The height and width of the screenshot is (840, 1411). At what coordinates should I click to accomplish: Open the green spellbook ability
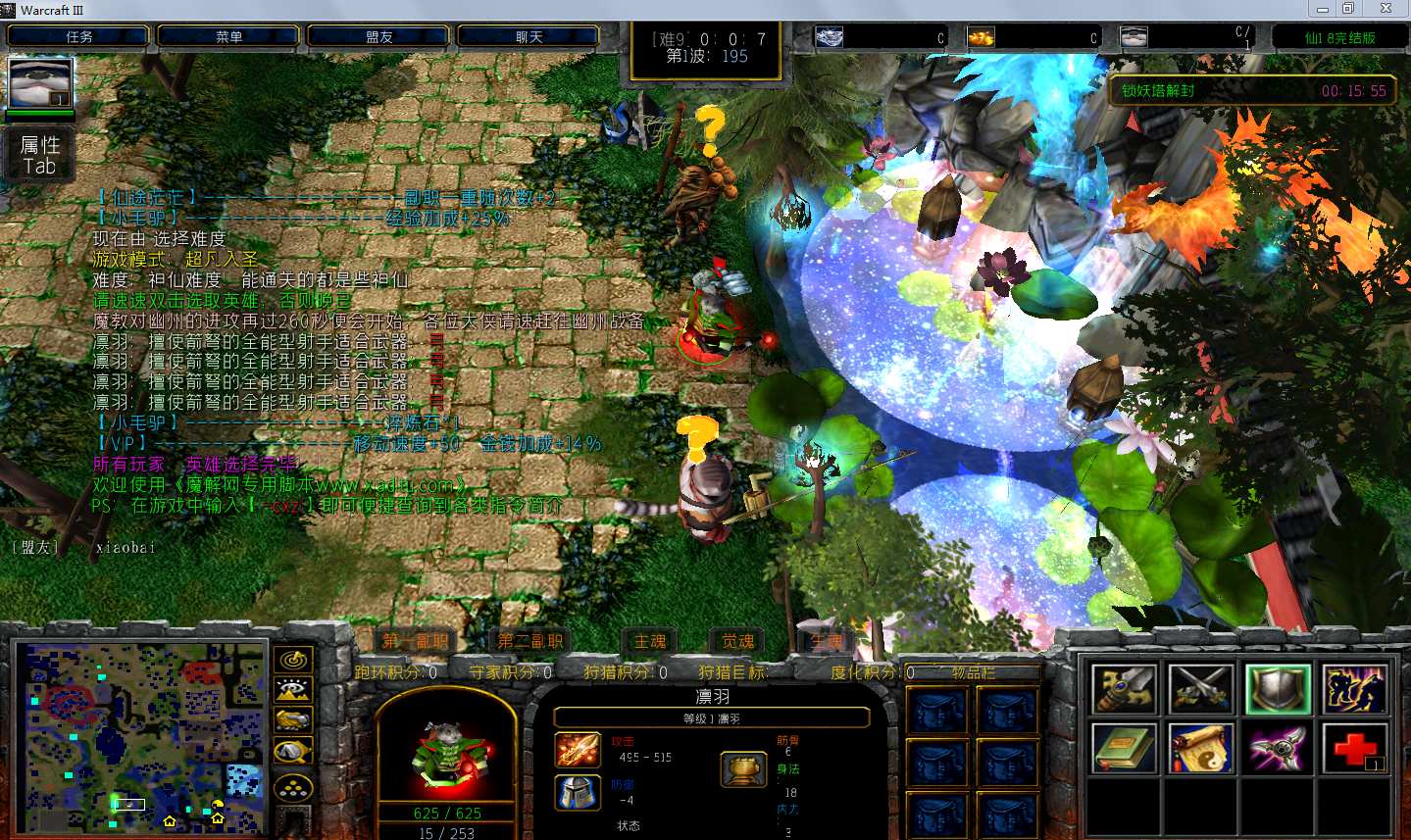point(1124,750)
